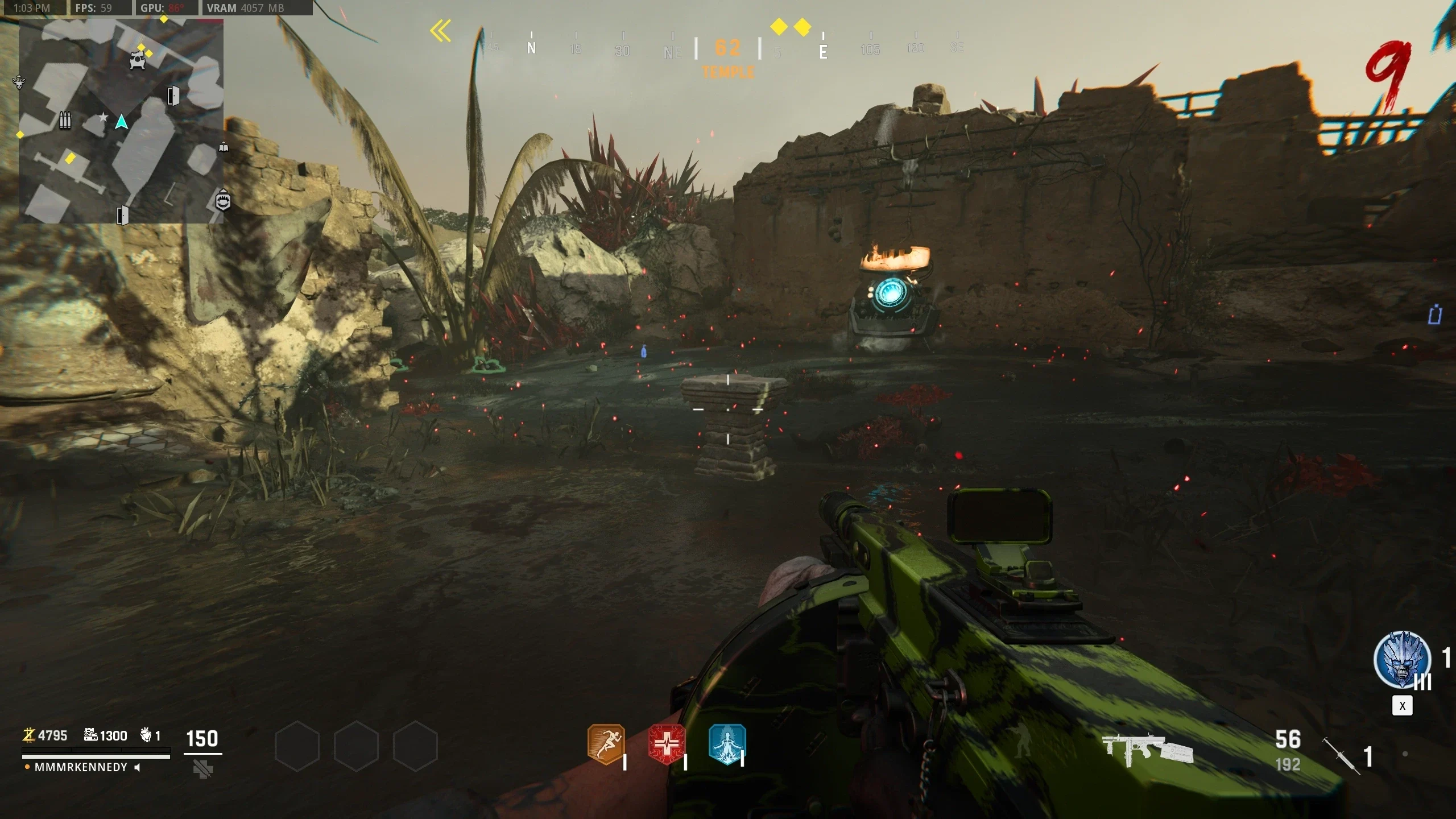Select the bullets ammo icon on minimap

[x=65, y=121]
